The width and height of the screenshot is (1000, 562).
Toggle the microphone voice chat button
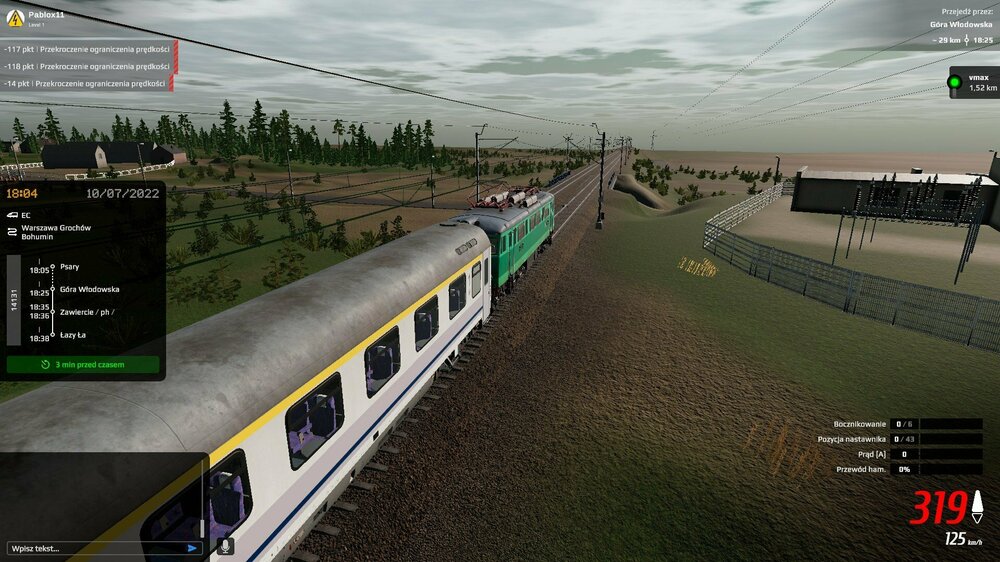point(226,546)
